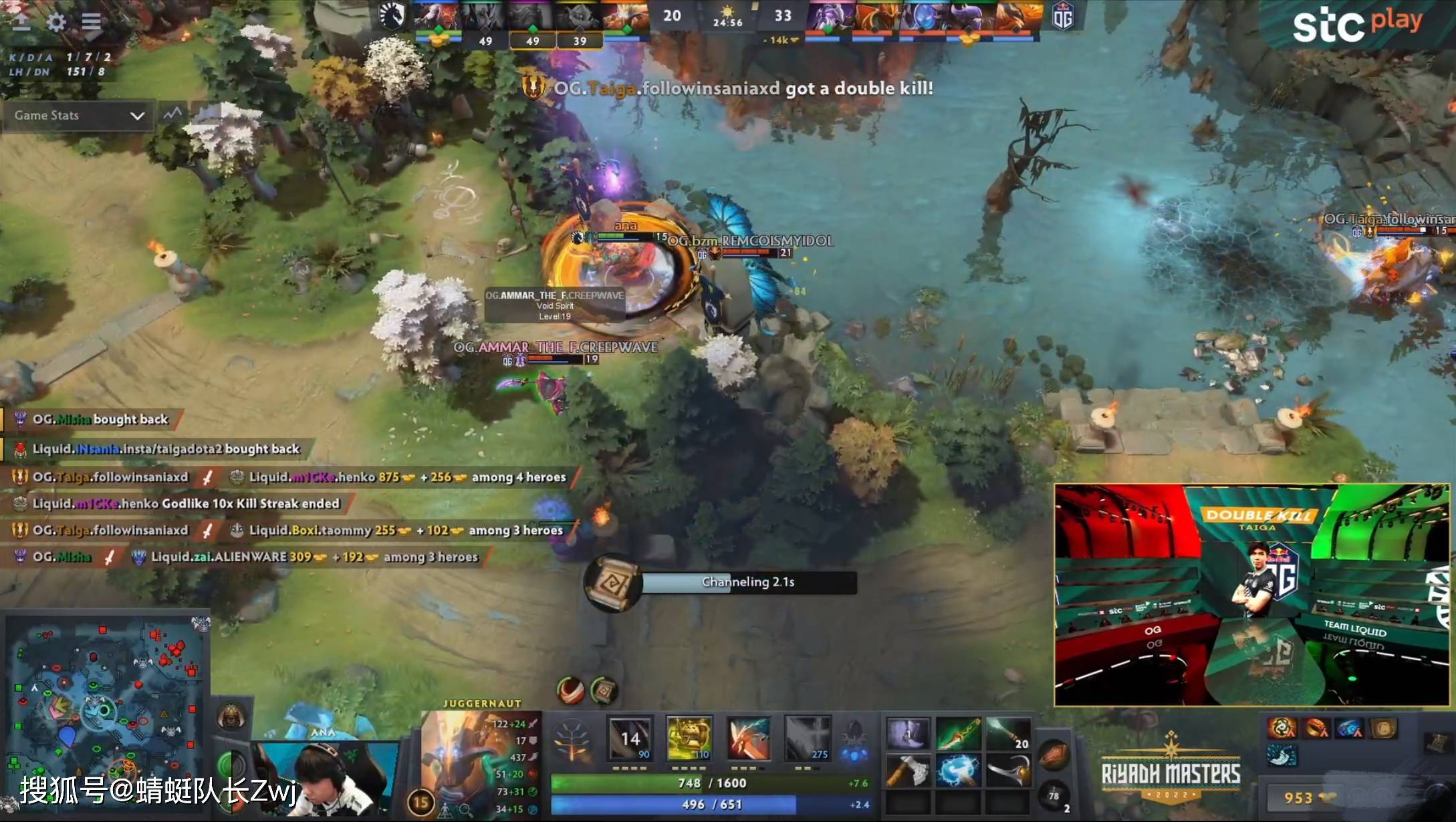Open the broadcast settings gear icon
The height and width of the screenshot is (822, 1456).
[57, 22]
